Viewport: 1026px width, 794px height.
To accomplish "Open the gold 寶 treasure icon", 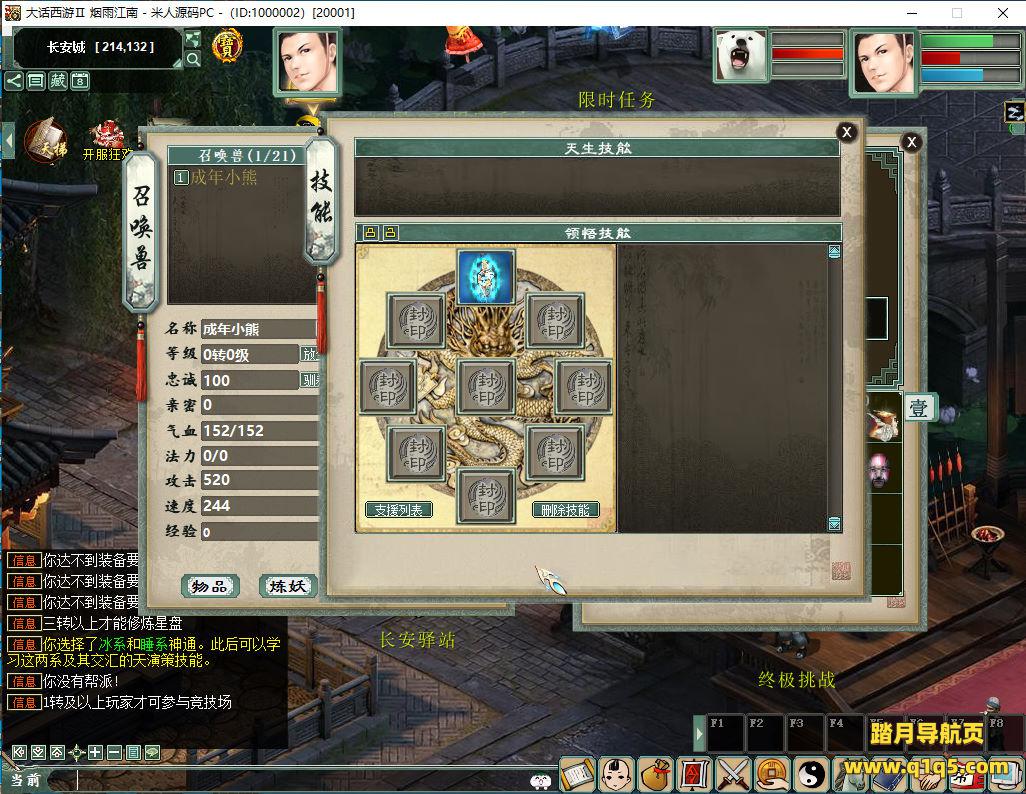I will pyautogui.click(x=228, y=45).
